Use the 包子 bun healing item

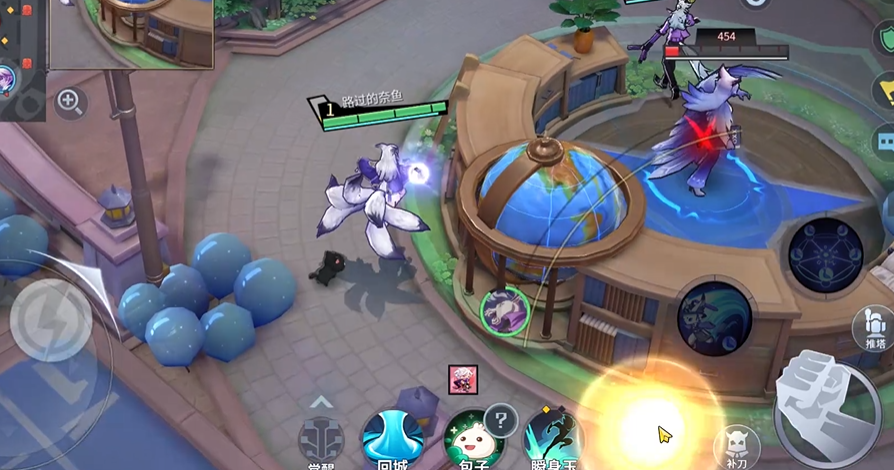point(471,440)
